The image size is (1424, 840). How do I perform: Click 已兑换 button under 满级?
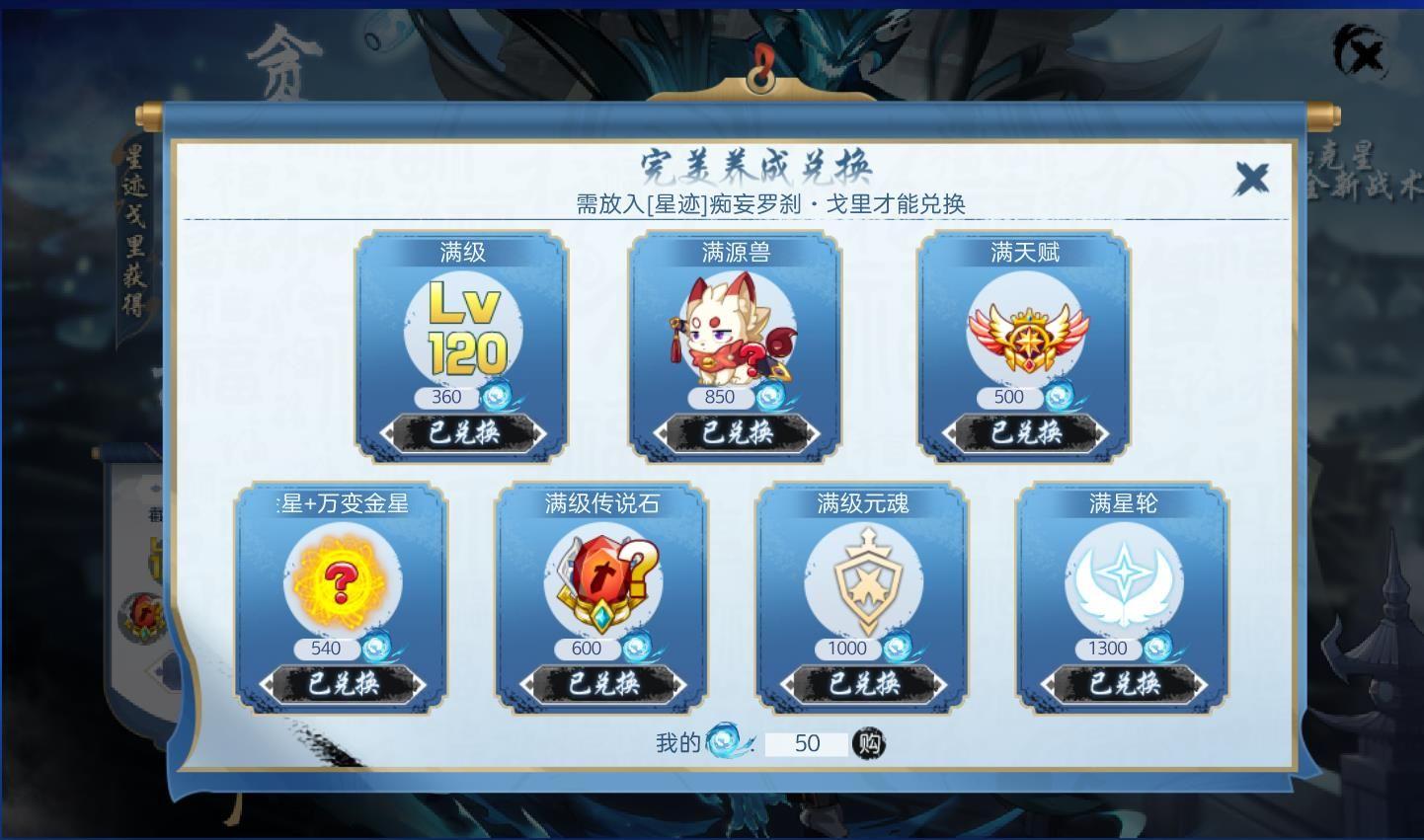tap(463, 432)
